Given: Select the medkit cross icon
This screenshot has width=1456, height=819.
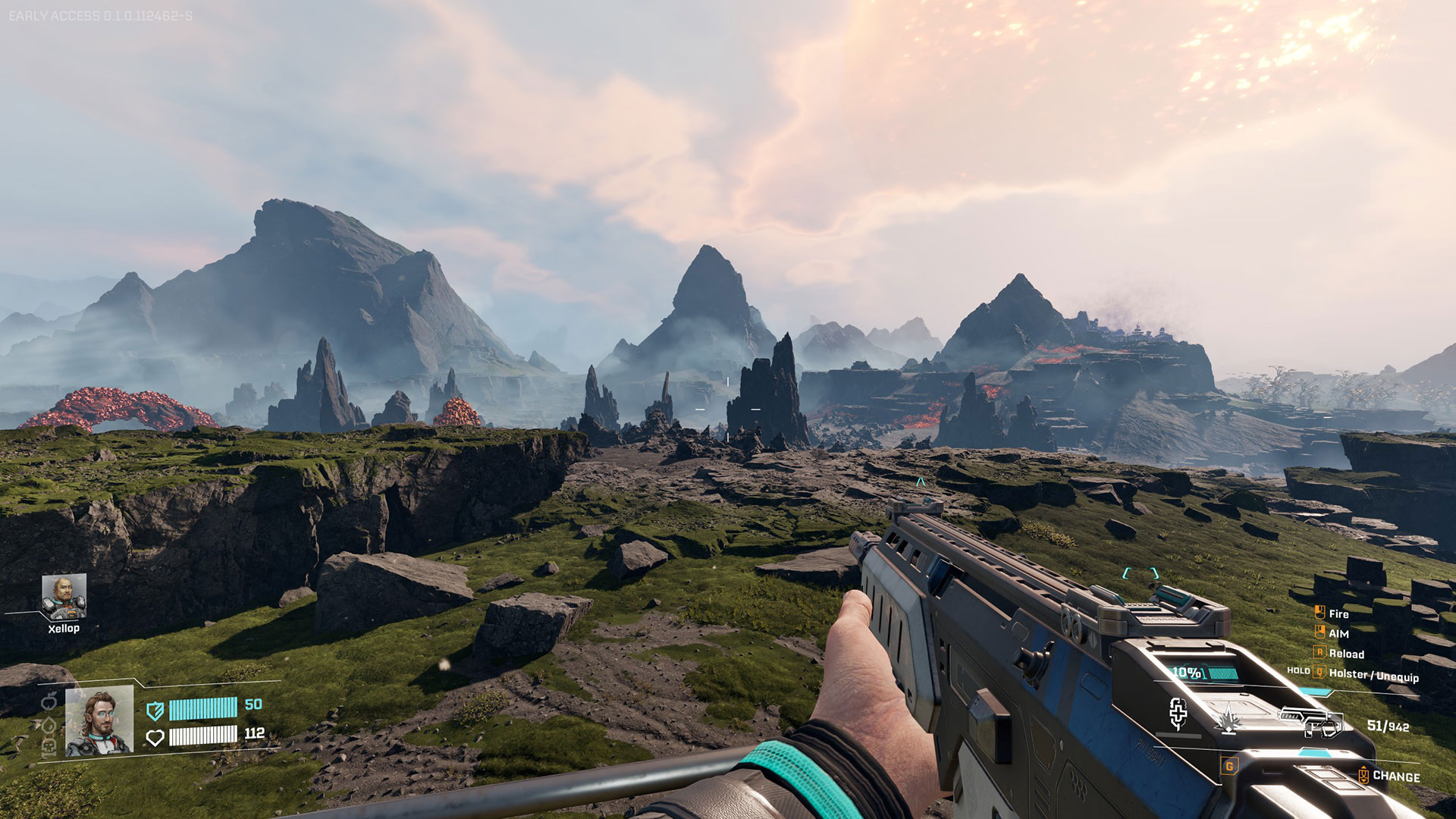Looking at the screenshot, I should [x=1178, y=713].
